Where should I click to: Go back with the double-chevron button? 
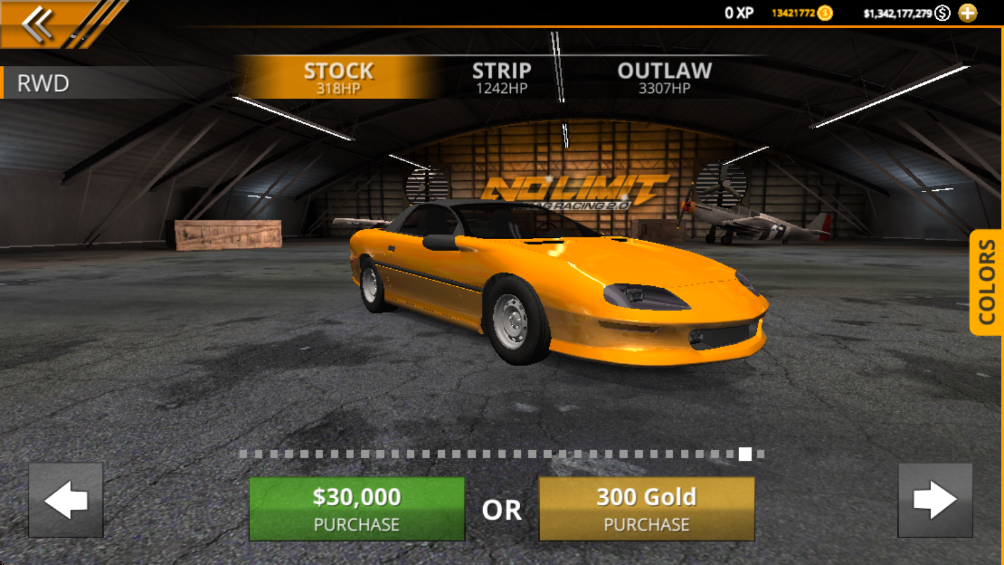click(38, 24)
